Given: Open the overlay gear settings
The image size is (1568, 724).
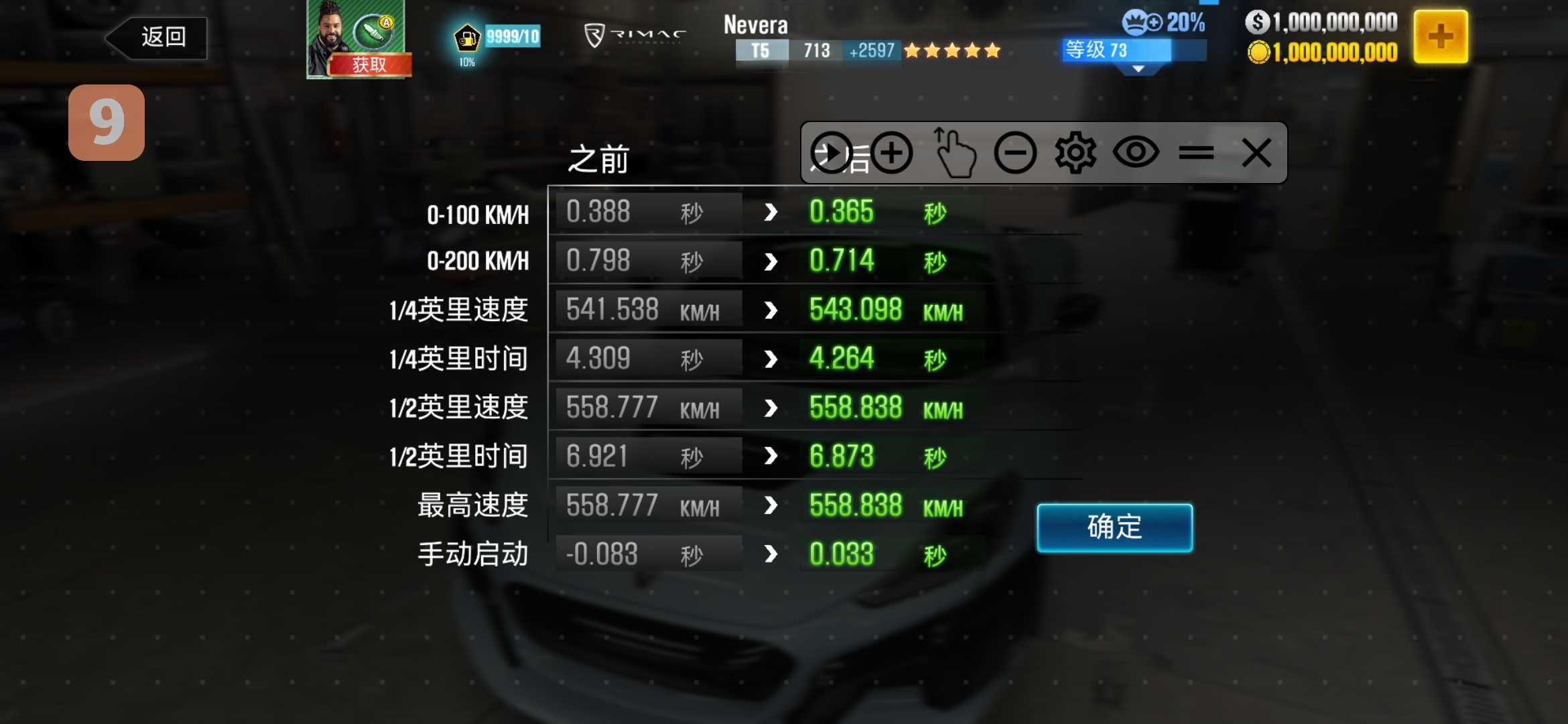Looking at the screenshot, I should 1075,153.
